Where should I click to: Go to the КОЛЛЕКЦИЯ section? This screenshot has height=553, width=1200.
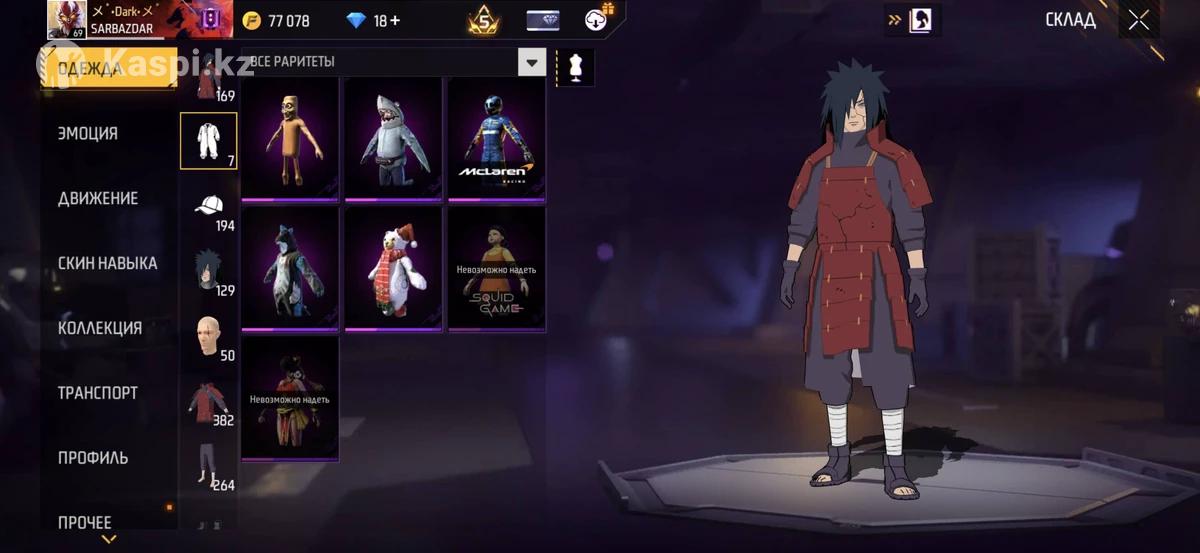pyautogui.click(x=100, y=329)
